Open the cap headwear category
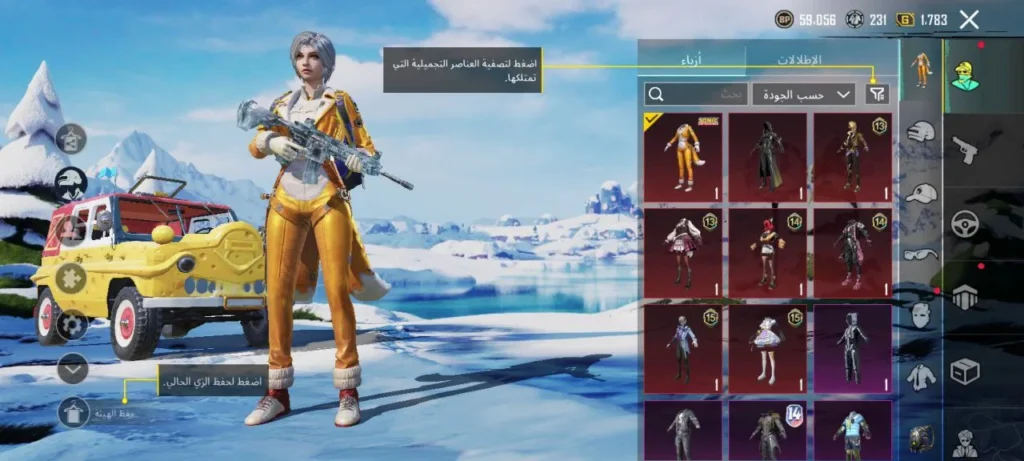 [920, 193]
